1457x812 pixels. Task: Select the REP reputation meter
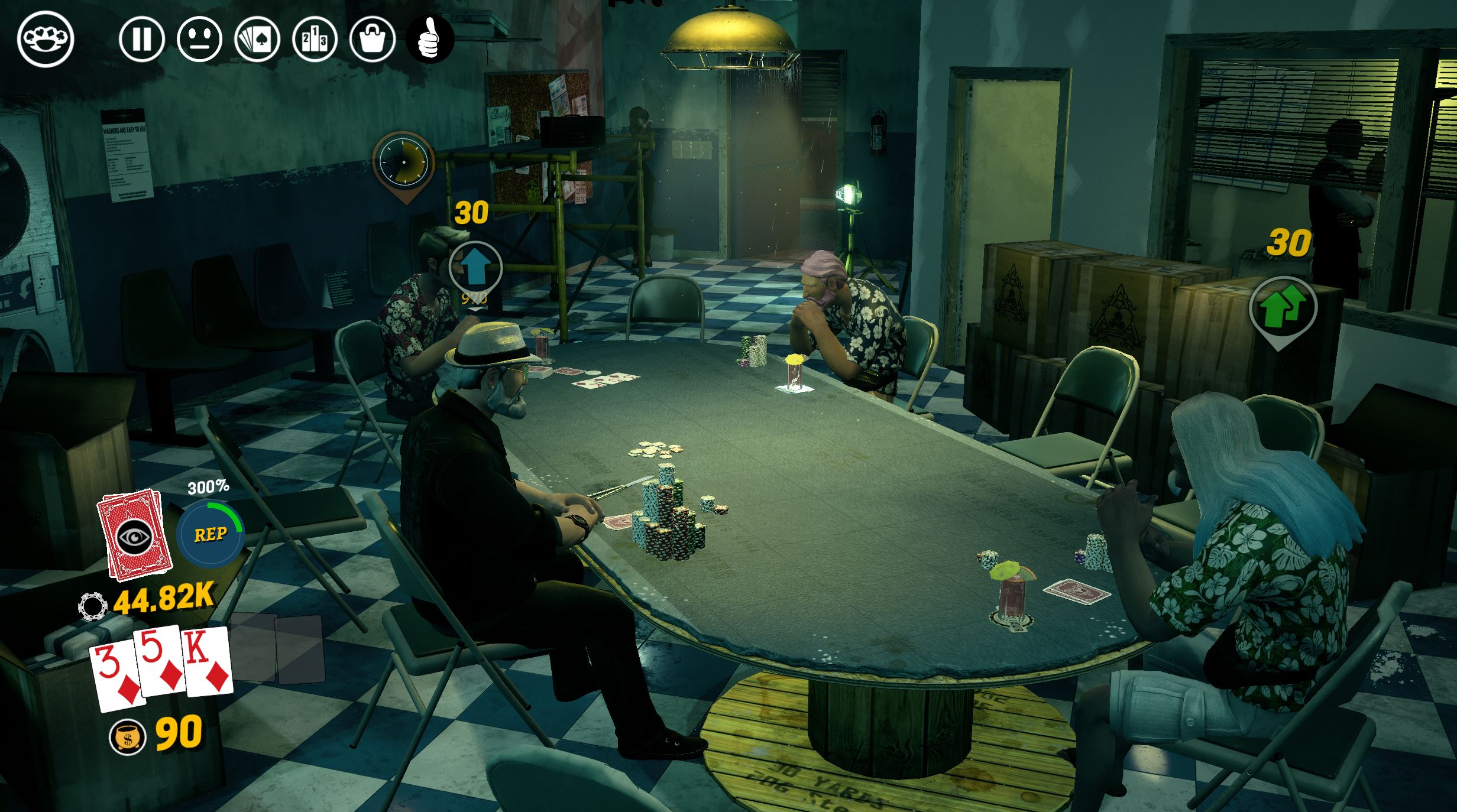click(x=211, y=534)
